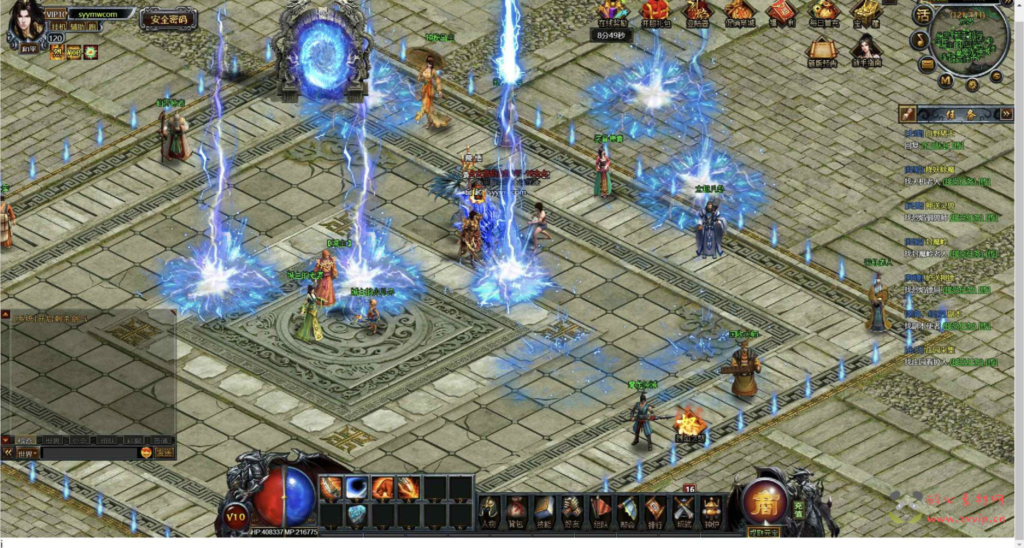Open the 安全密码 security password button

point(168,19)
